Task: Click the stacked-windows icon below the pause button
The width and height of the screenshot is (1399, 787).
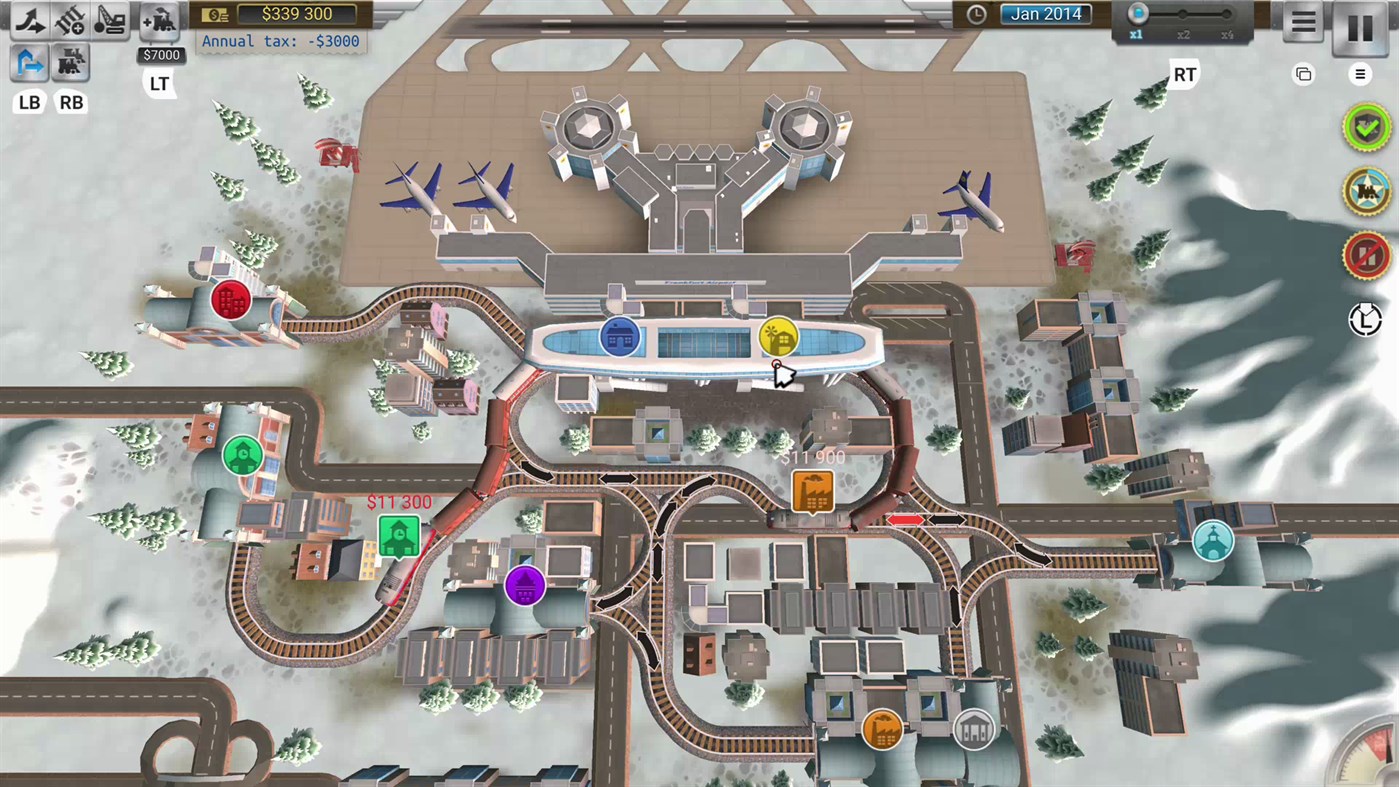Action: click(x=1302, y=74)
